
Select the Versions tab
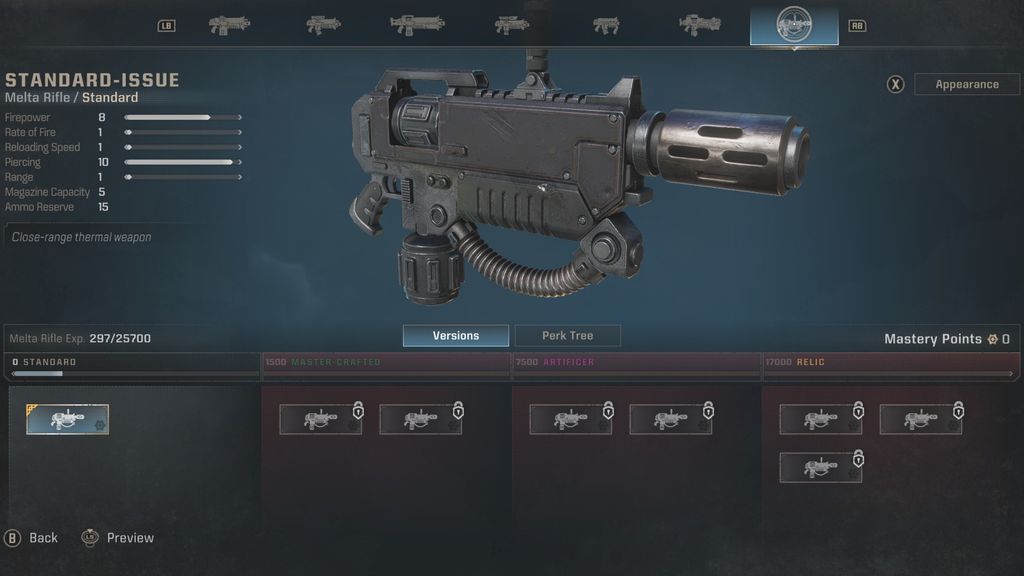(x=455, y=336)
